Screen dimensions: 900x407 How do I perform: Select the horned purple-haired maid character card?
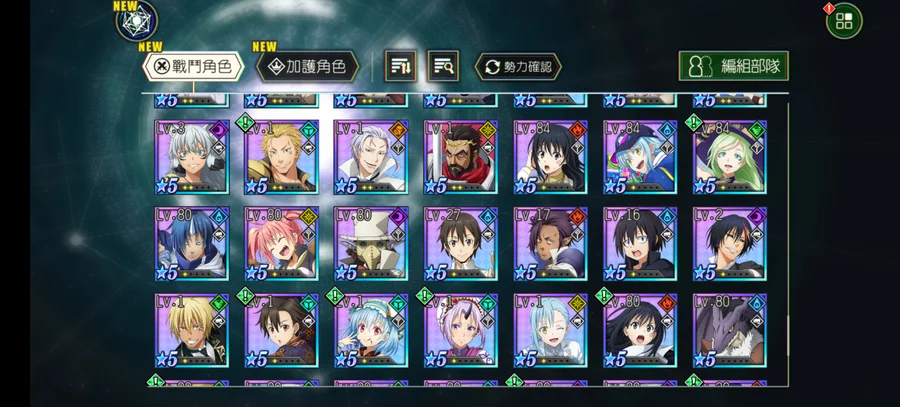460,330
